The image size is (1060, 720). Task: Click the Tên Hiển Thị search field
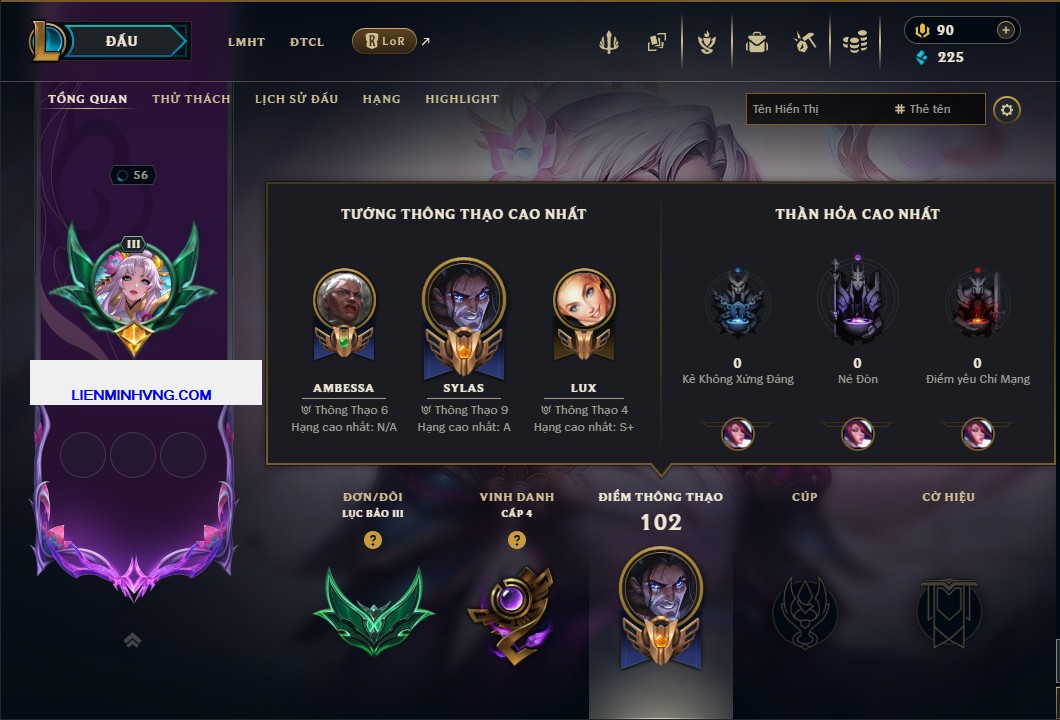click(815, 109)
